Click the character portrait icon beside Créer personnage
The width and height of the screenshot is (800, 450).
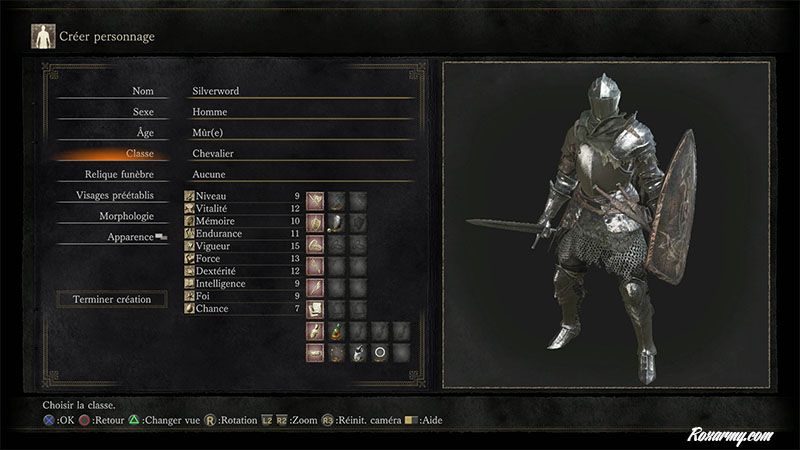pyautogui.click(x=43, y=37)
